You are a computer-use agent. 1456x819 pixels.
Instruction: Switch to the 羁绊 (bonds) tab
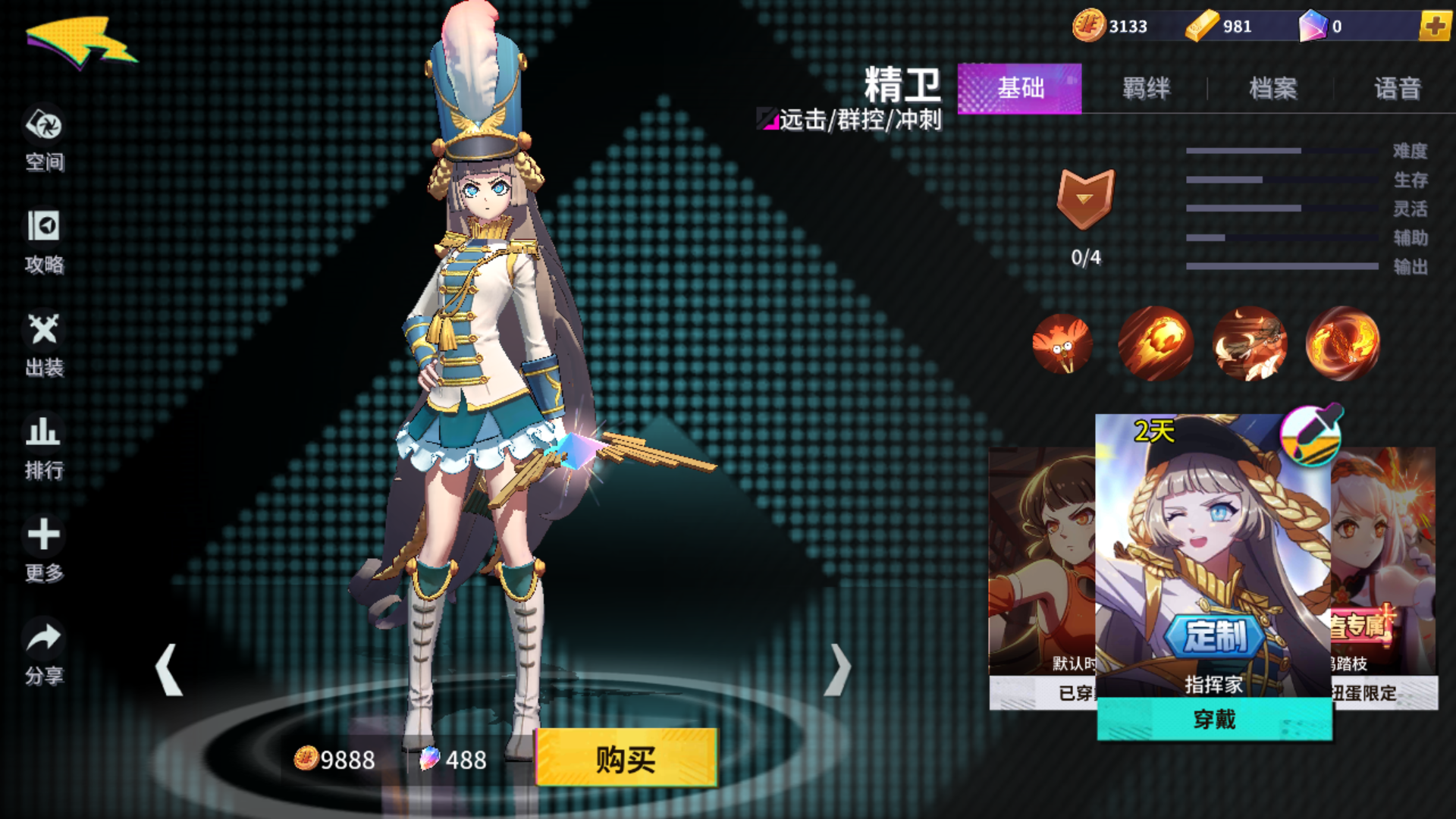tap(1147, 89)
